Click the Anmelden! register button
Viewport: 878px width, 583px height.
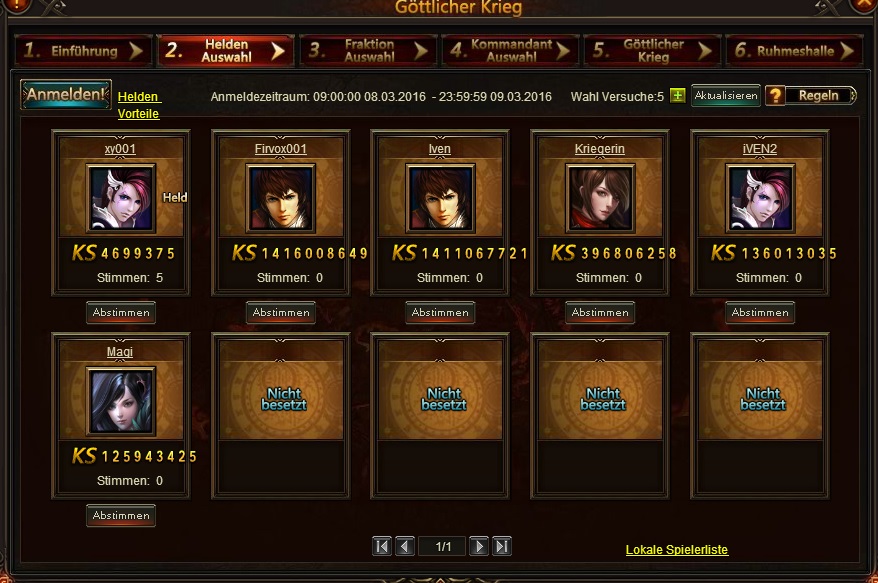click(66, 95)
